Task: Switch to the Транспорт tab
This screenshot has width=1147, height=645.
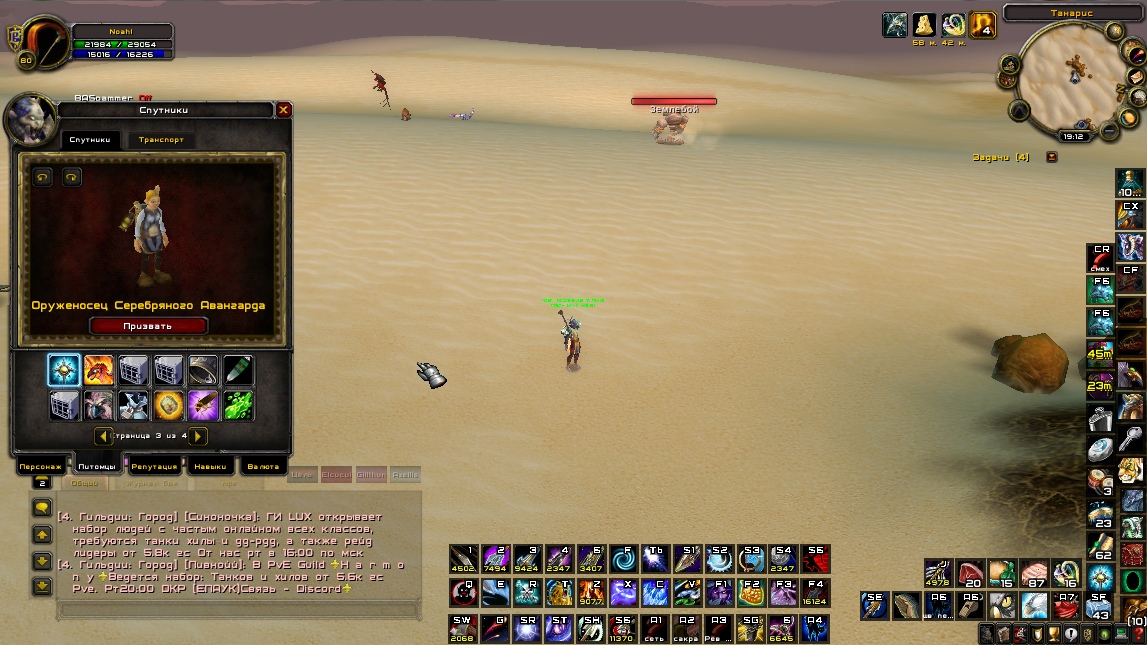Action: click(161, 140)
